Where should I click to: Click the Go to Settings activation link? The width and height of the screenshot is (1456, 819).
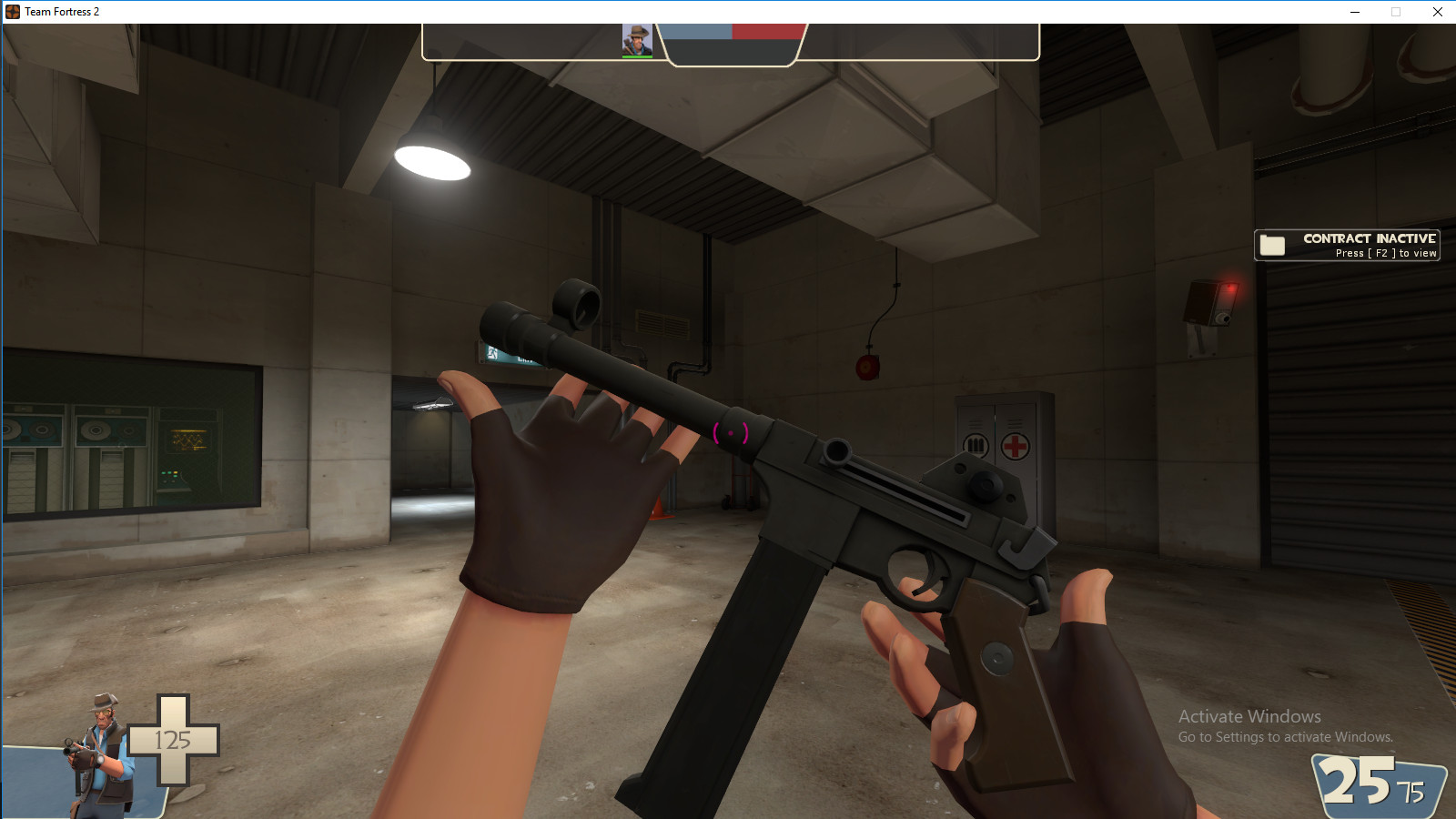1286,739
